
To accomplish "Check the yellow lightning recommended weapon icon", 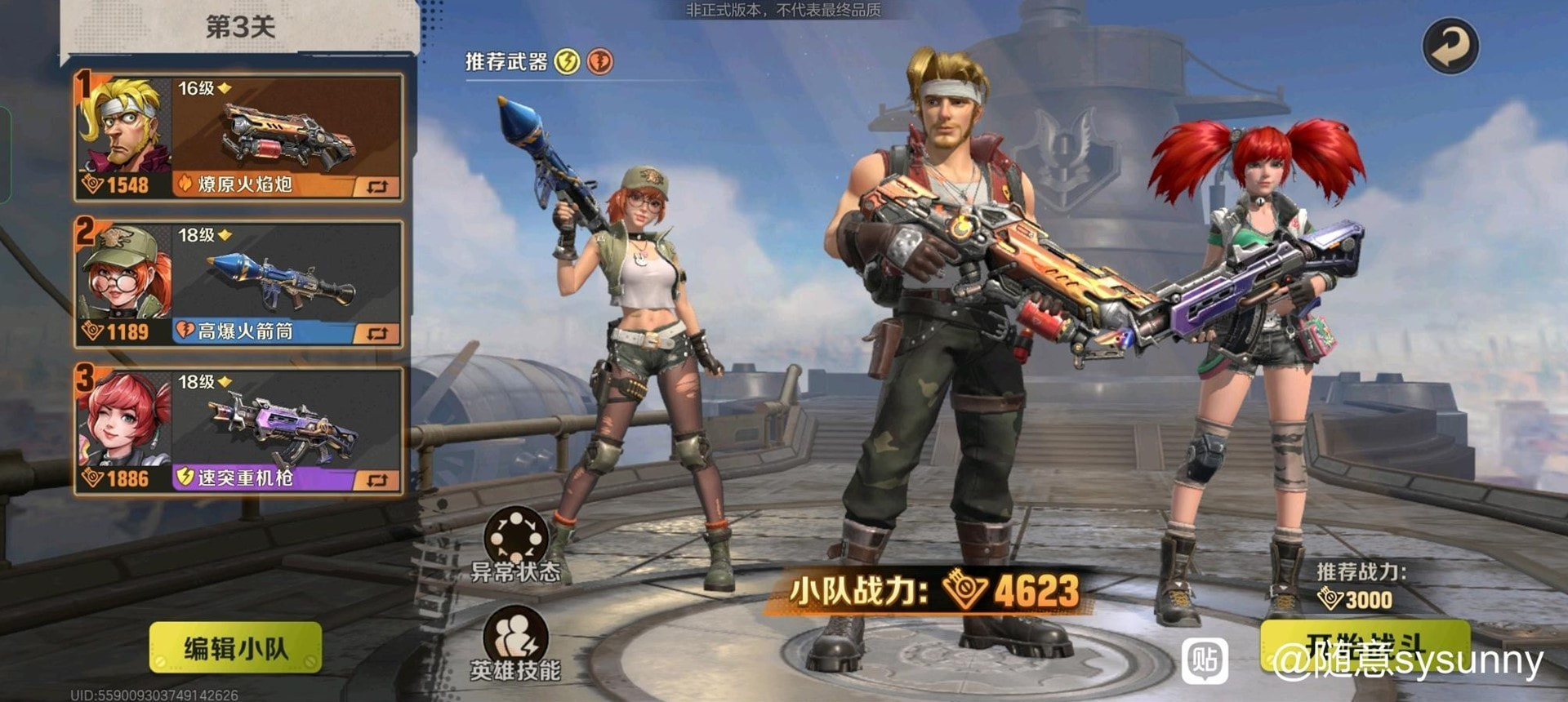I will pyautogui.click(x=567, y=61).
